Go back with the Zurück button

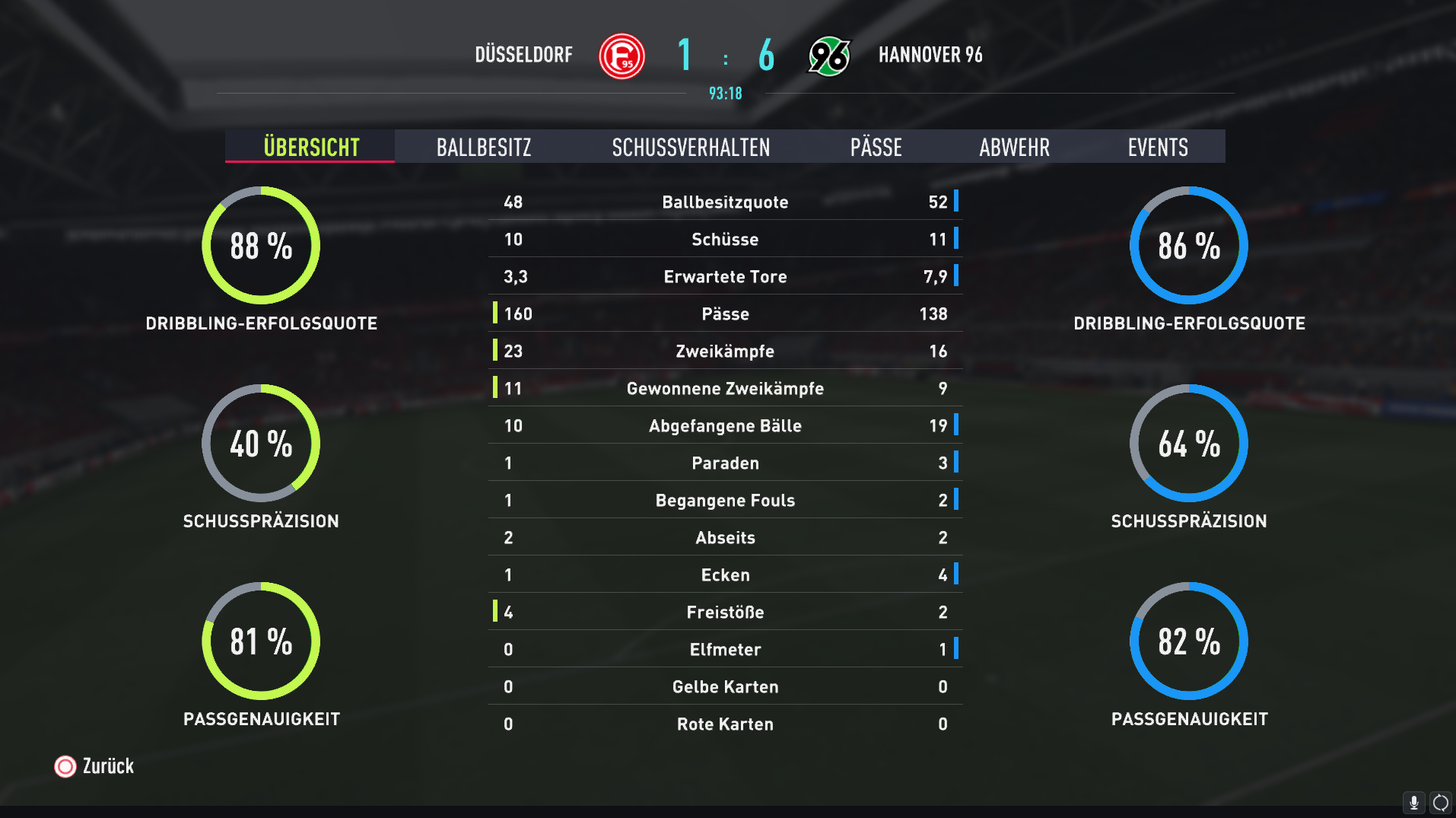(94, 766)
